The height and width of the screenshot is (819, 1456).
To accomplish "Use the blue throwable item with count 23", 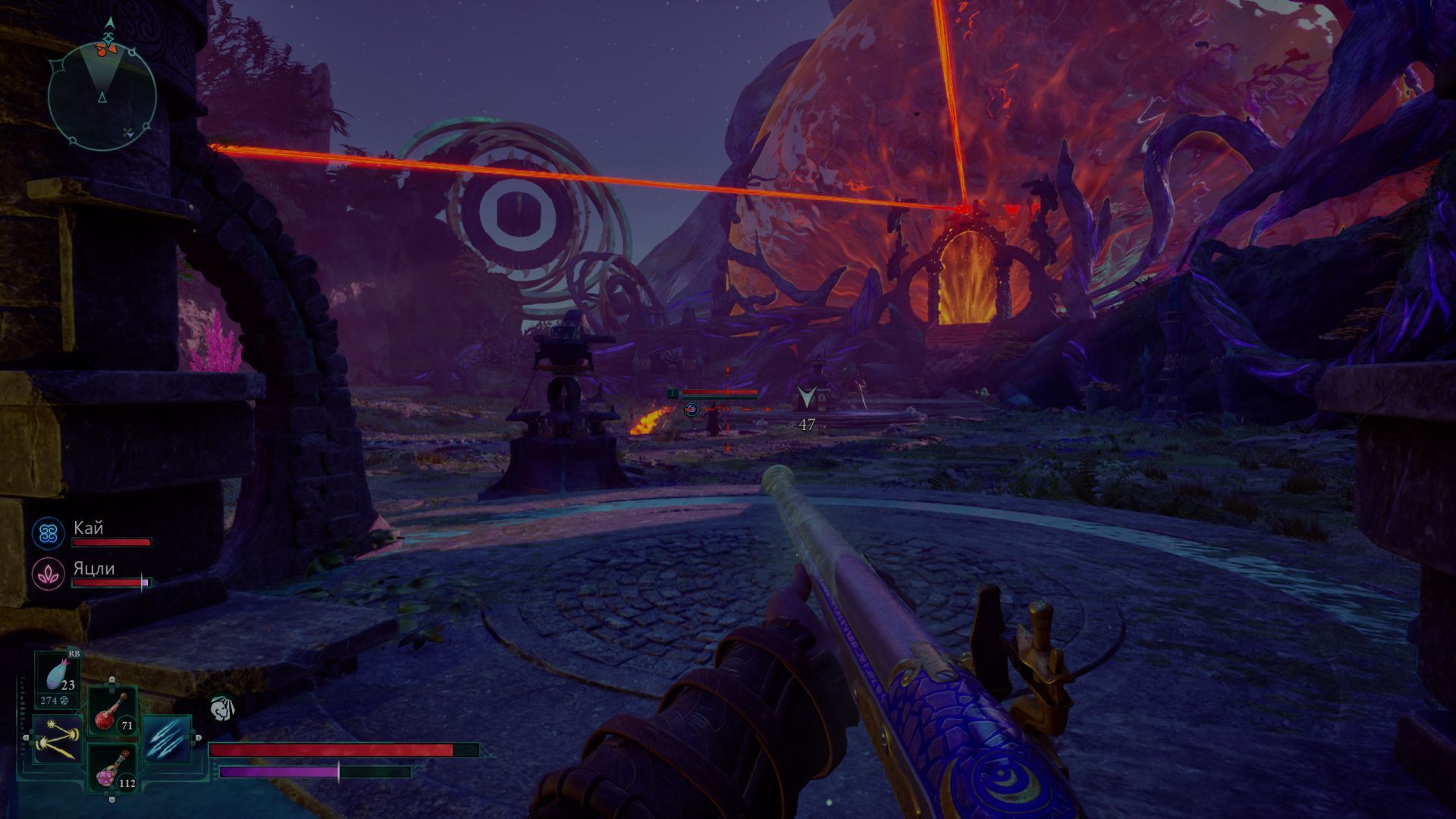I will pos(58,676).
